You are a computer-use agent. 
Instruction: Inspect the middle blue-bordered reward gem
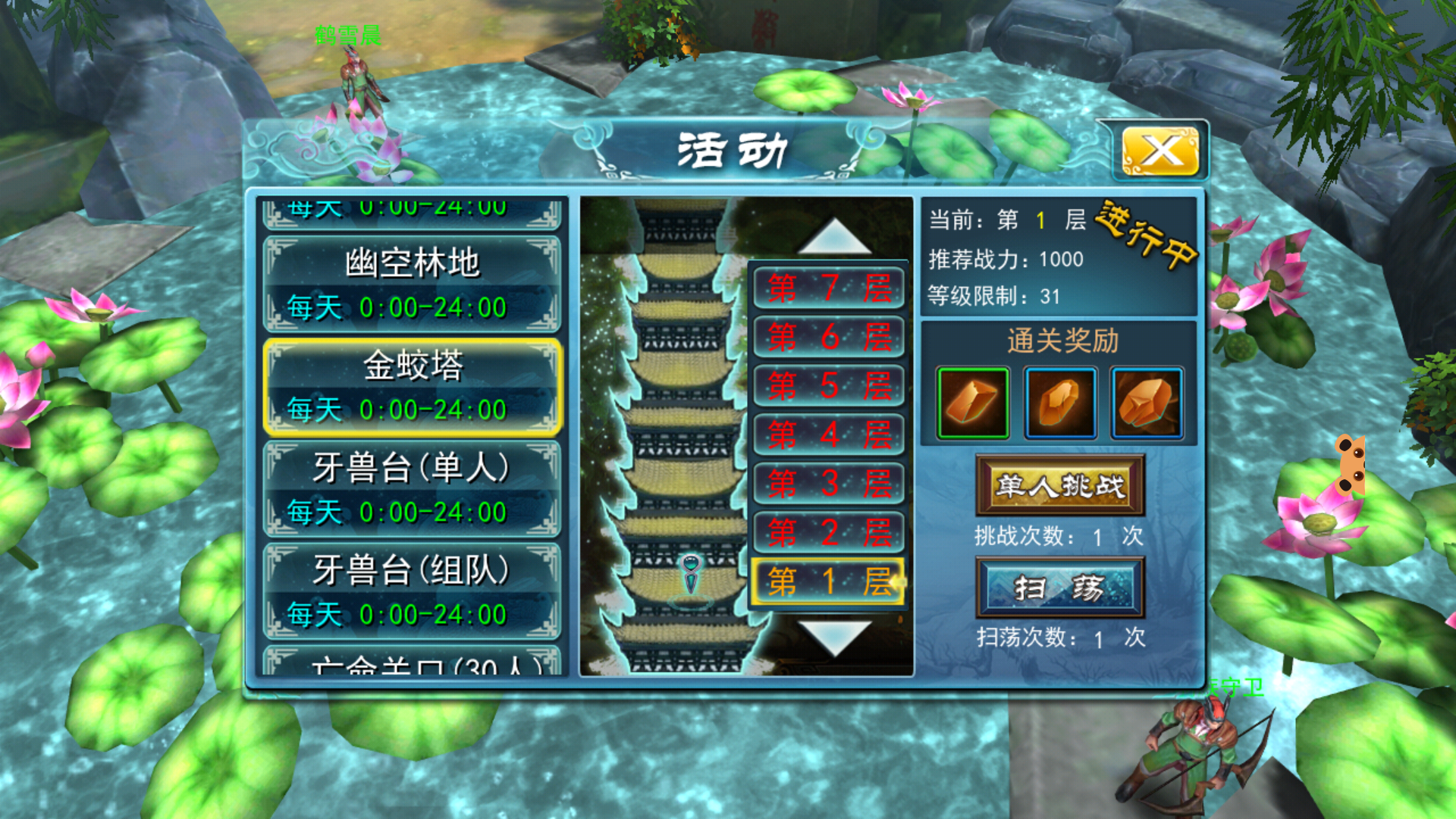pyautogui.click(x=1060, y=403)
